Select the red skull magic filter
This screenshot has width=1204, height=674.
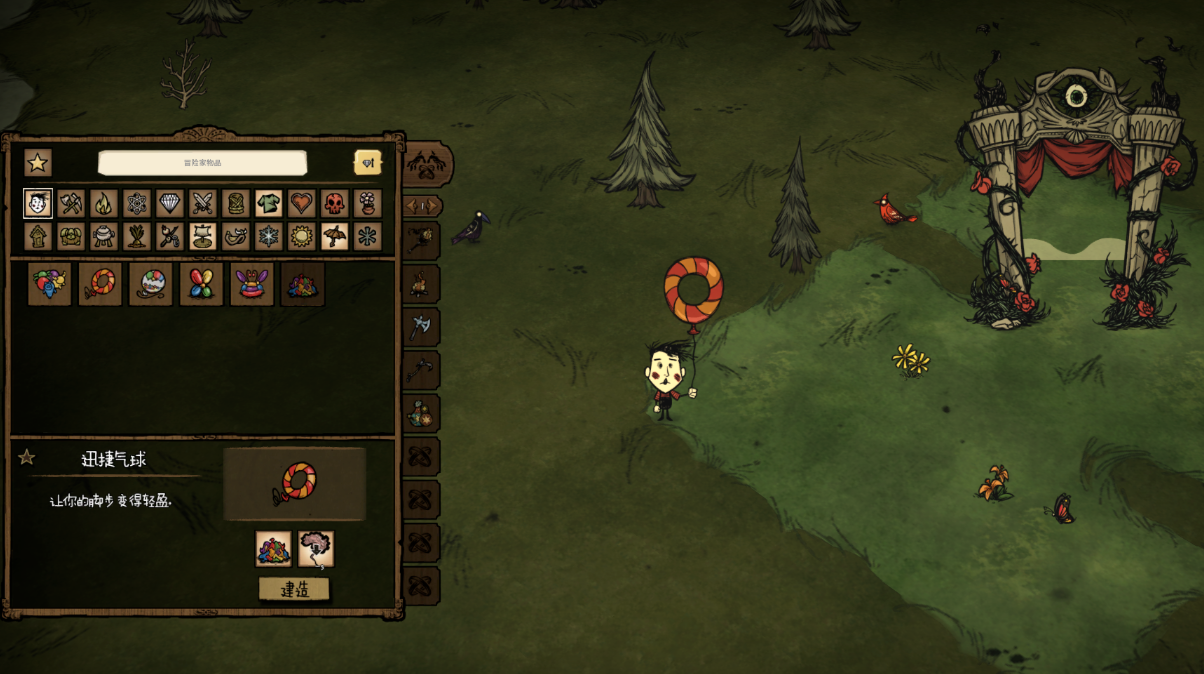334,204
